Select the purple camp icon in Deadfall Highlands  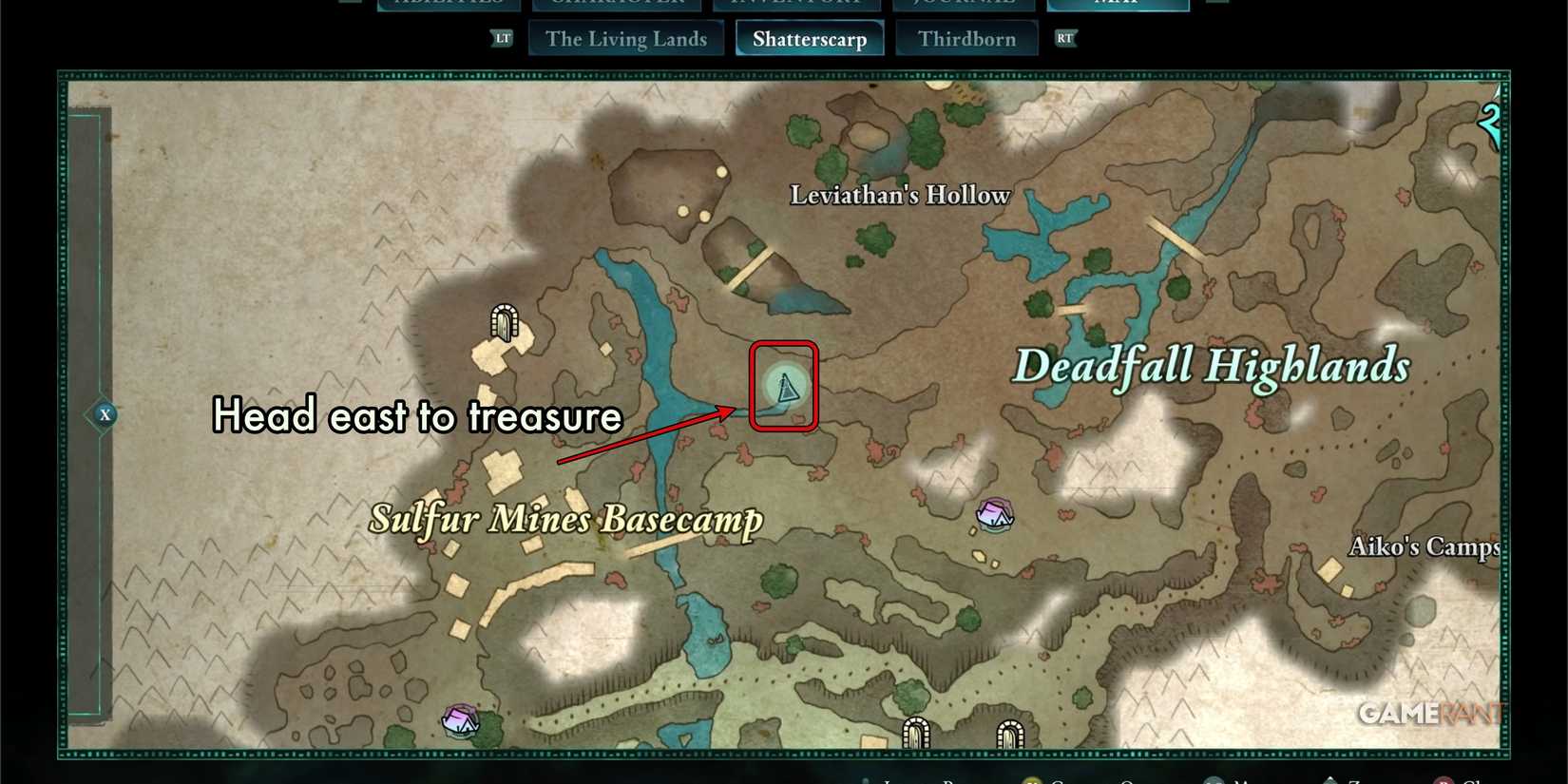pyautogui.click(x=995, y=516)
